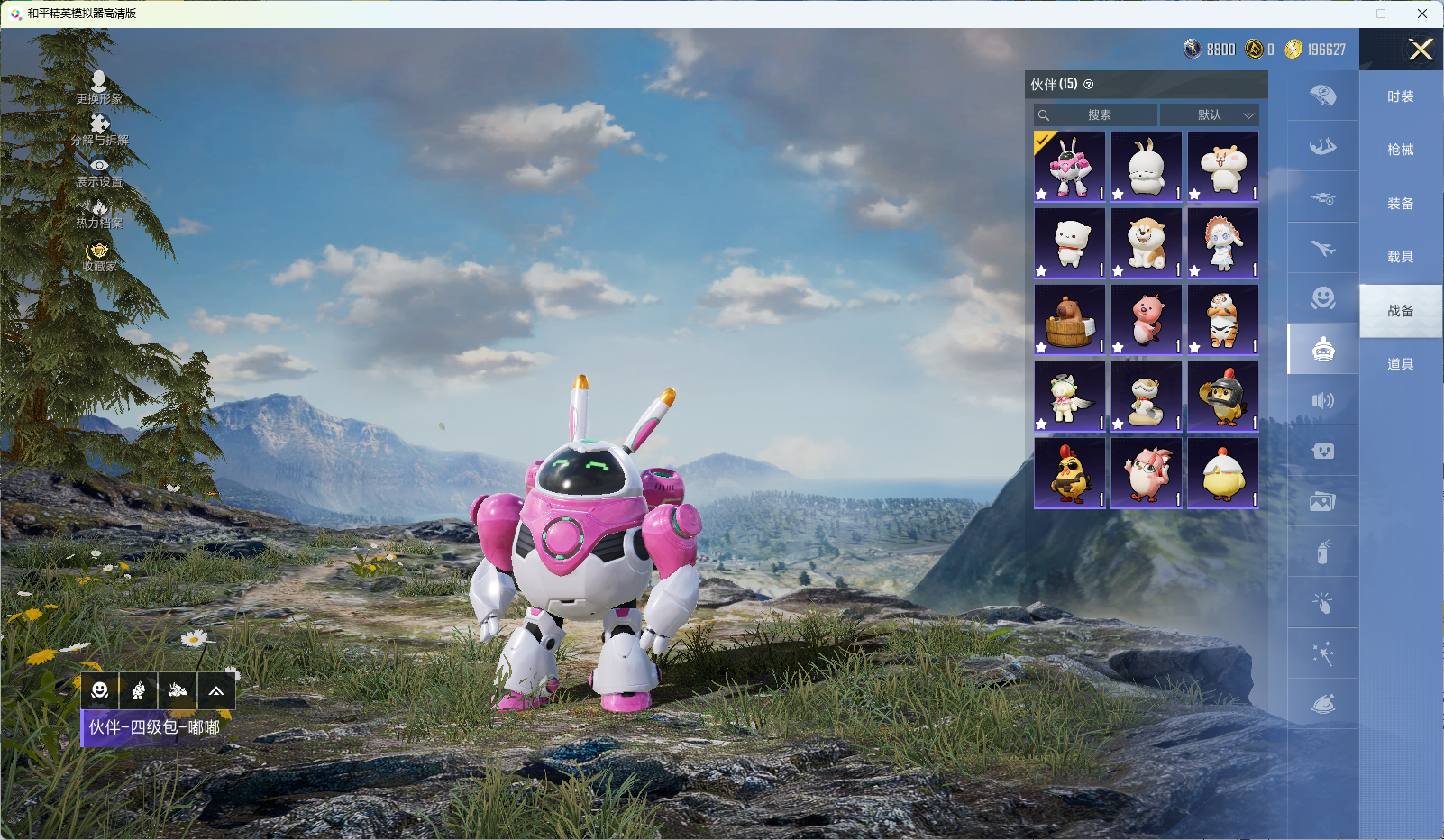Screen dimensions: 1444x840
Task: Click the smiley face emote button
Action: pos(100,691)
